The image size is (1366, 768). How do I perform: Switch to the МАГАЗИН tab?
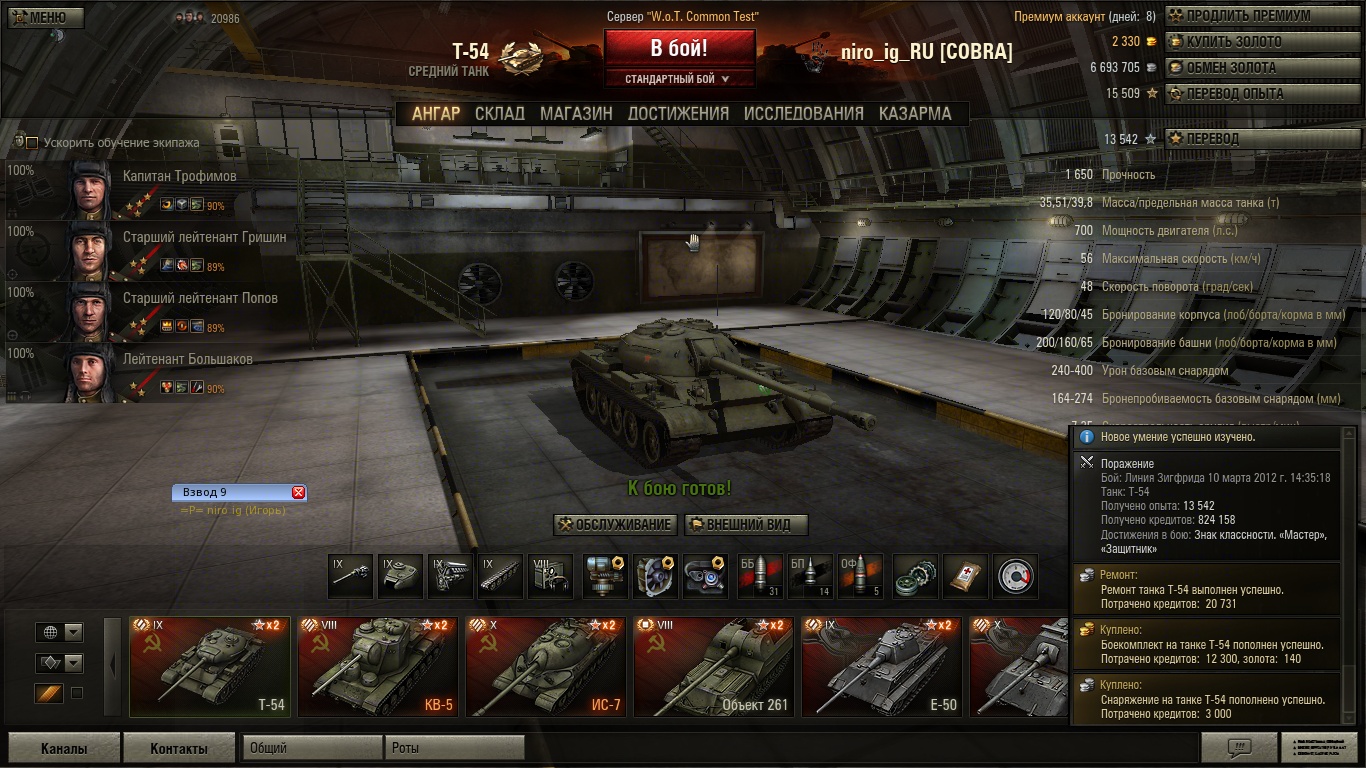(x=576, y=113)
